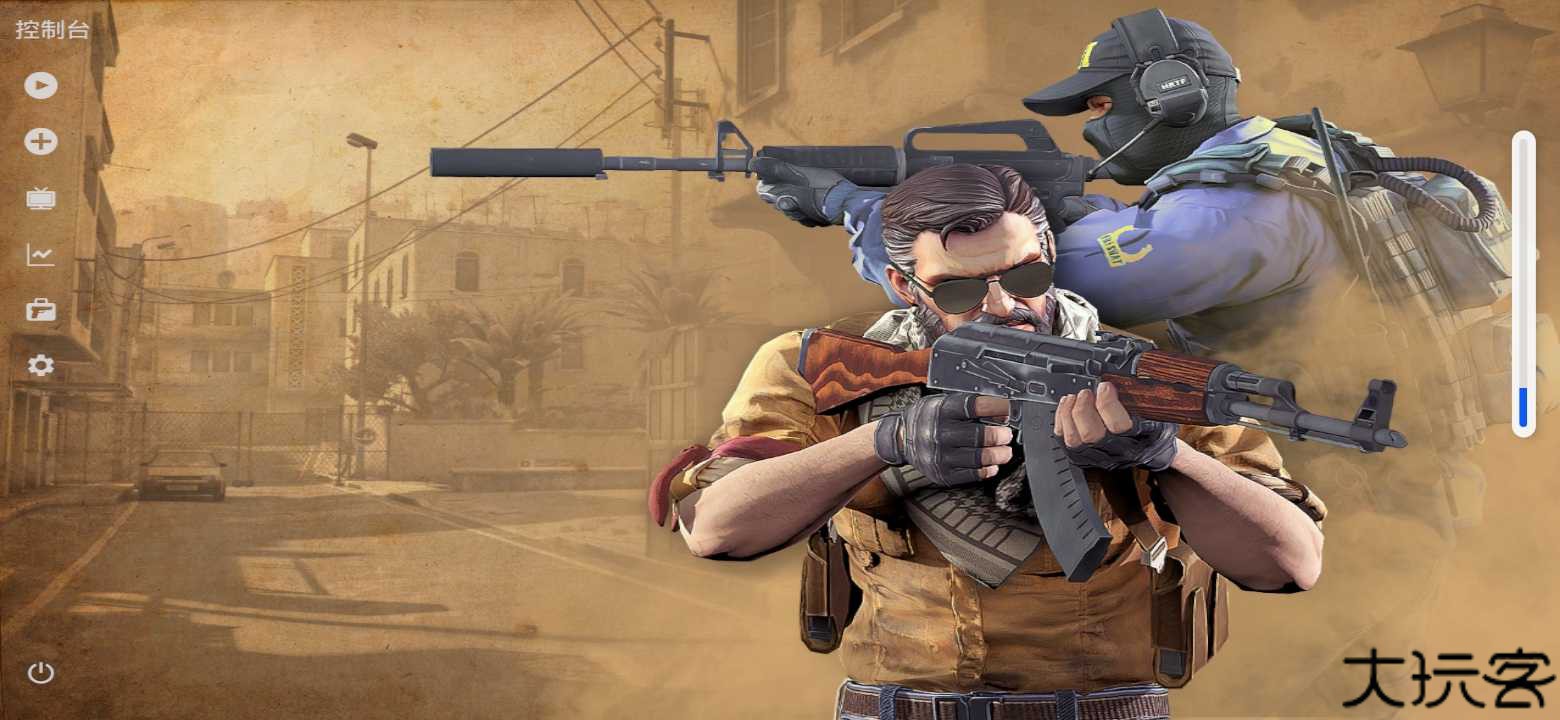The height and width of the screenshot is (720, 1560).
Task: Click the power quit icon
Action: pyautogui.click(x=41, y=672)
